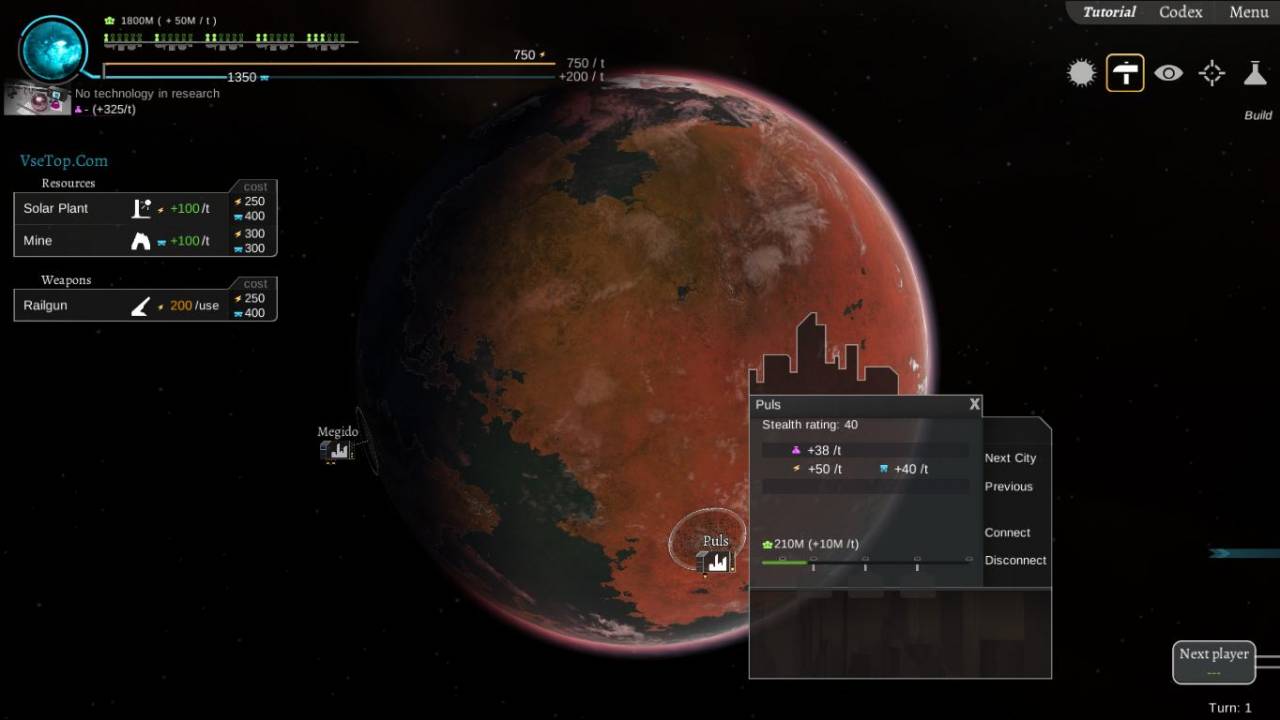Go to Next City
Image resolution: width=1280 pixels, height=720 pixels.
point(1010,458)
